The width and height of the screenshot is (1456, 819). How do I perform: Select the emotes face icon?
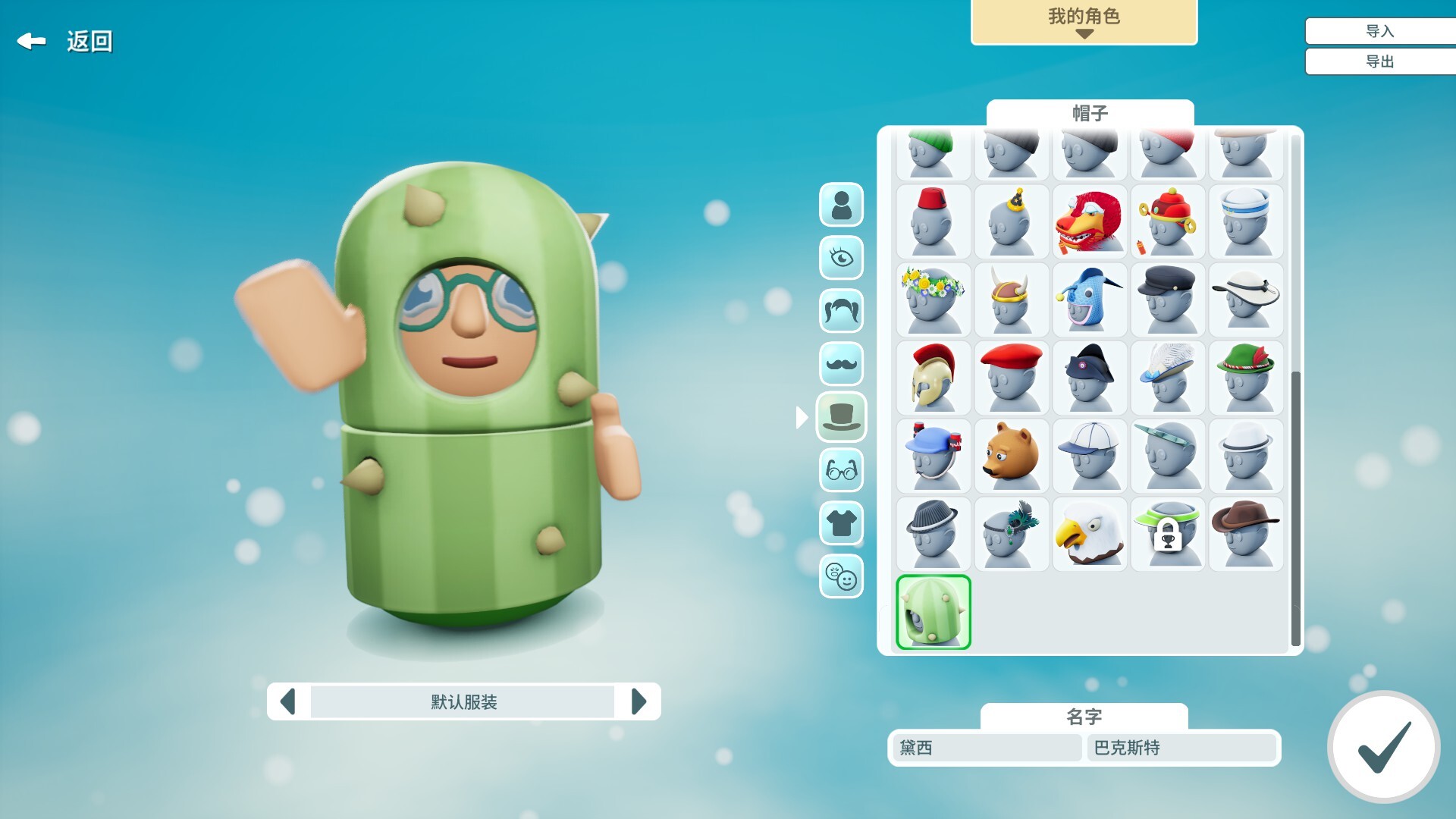(x=842, y=576)
